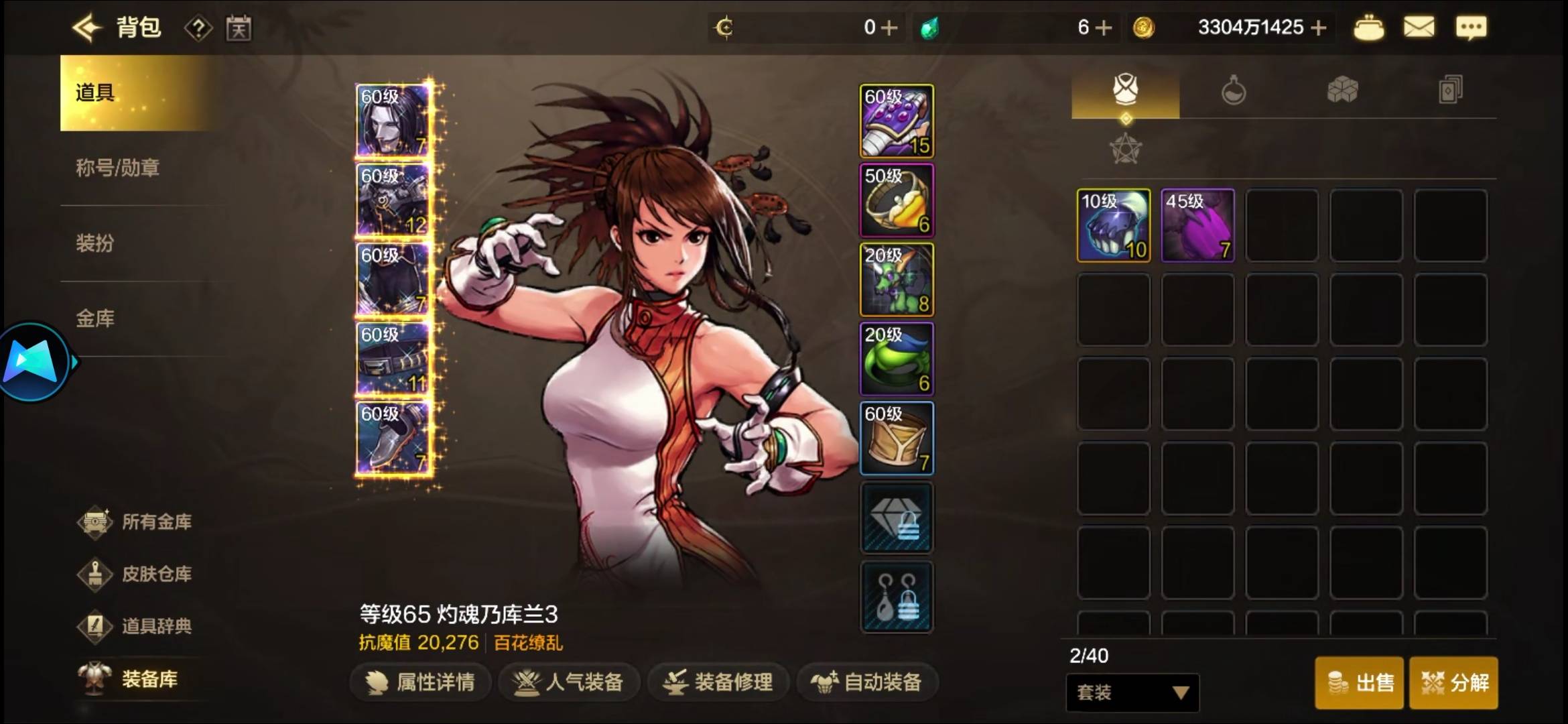1568x724 pixels.
Task: Tap the back arrow beside 背包
Action: [87, 27]
